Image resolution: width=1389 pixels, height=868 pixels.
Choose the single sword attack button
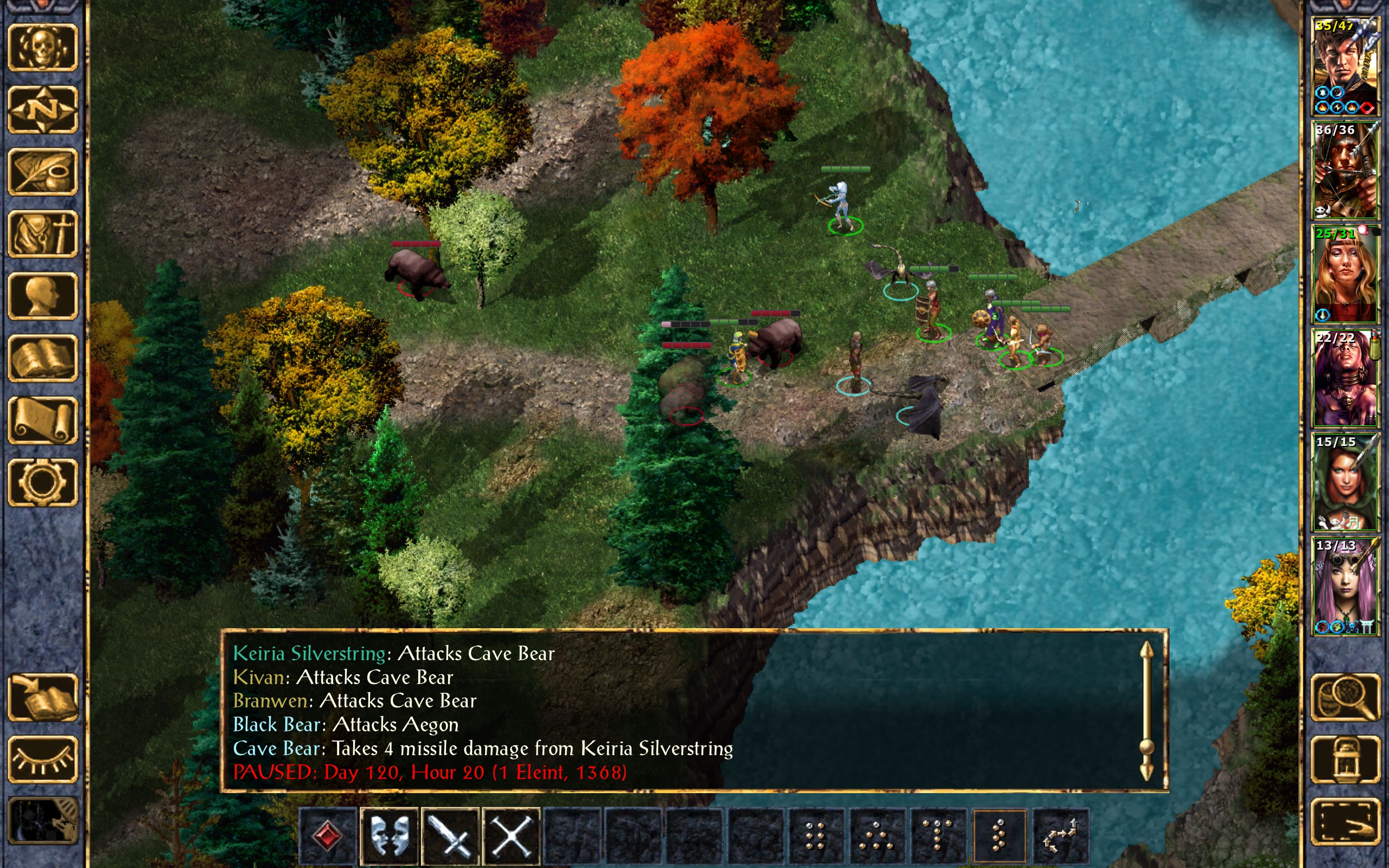[450, 835]
